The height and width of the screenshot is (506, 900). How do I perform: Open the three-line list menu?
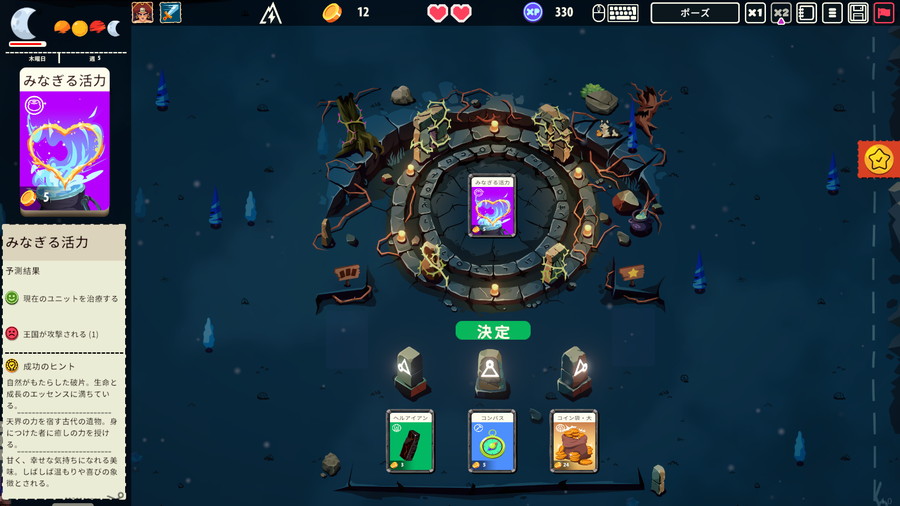(x=832, y=13)
